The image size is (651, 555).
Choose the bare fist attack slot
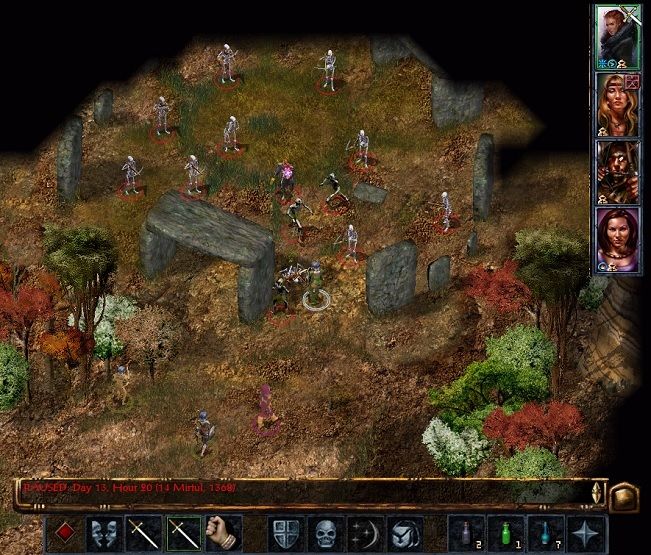coord(224,532)
